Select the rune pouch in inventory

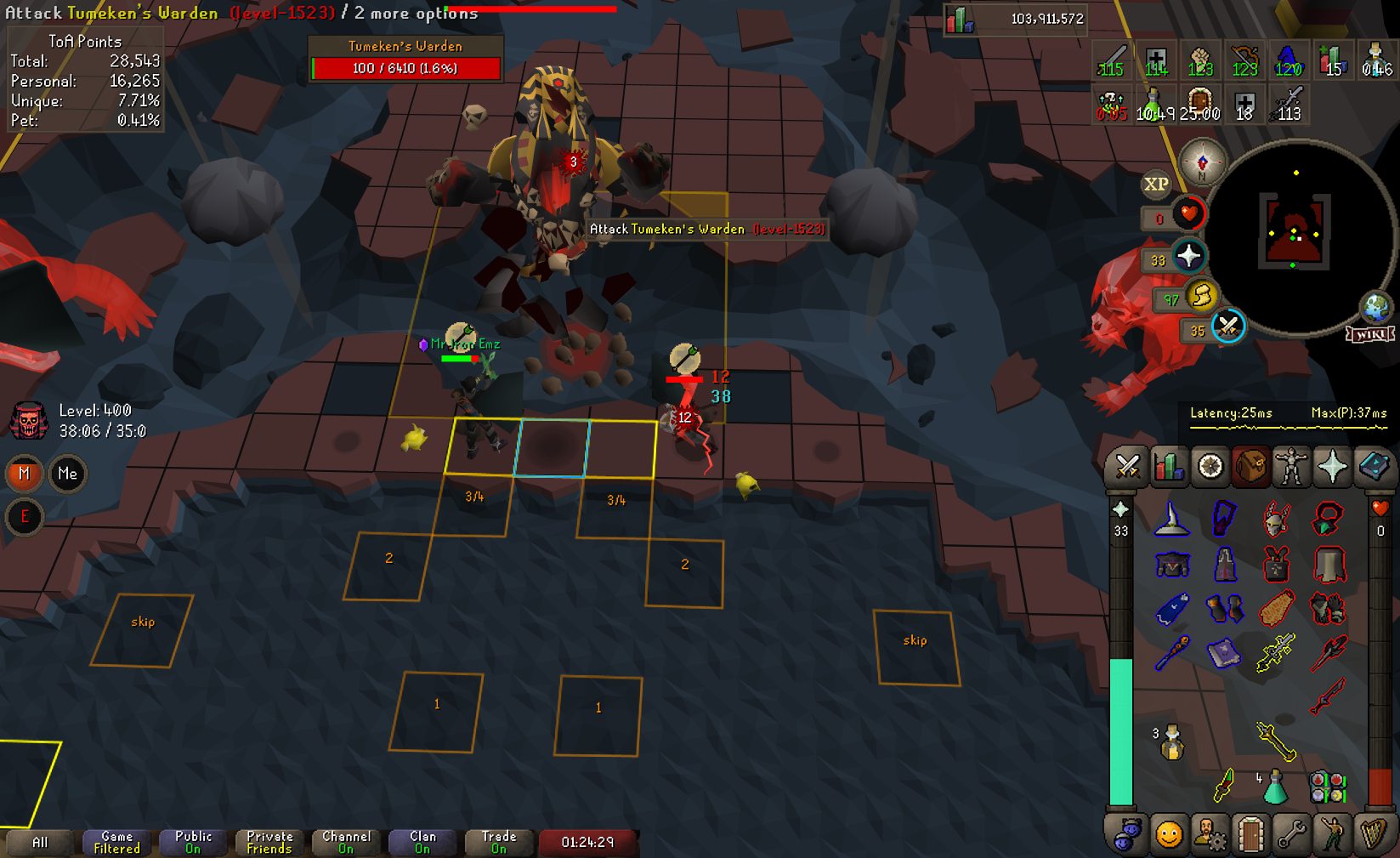tap(1328, 787)
